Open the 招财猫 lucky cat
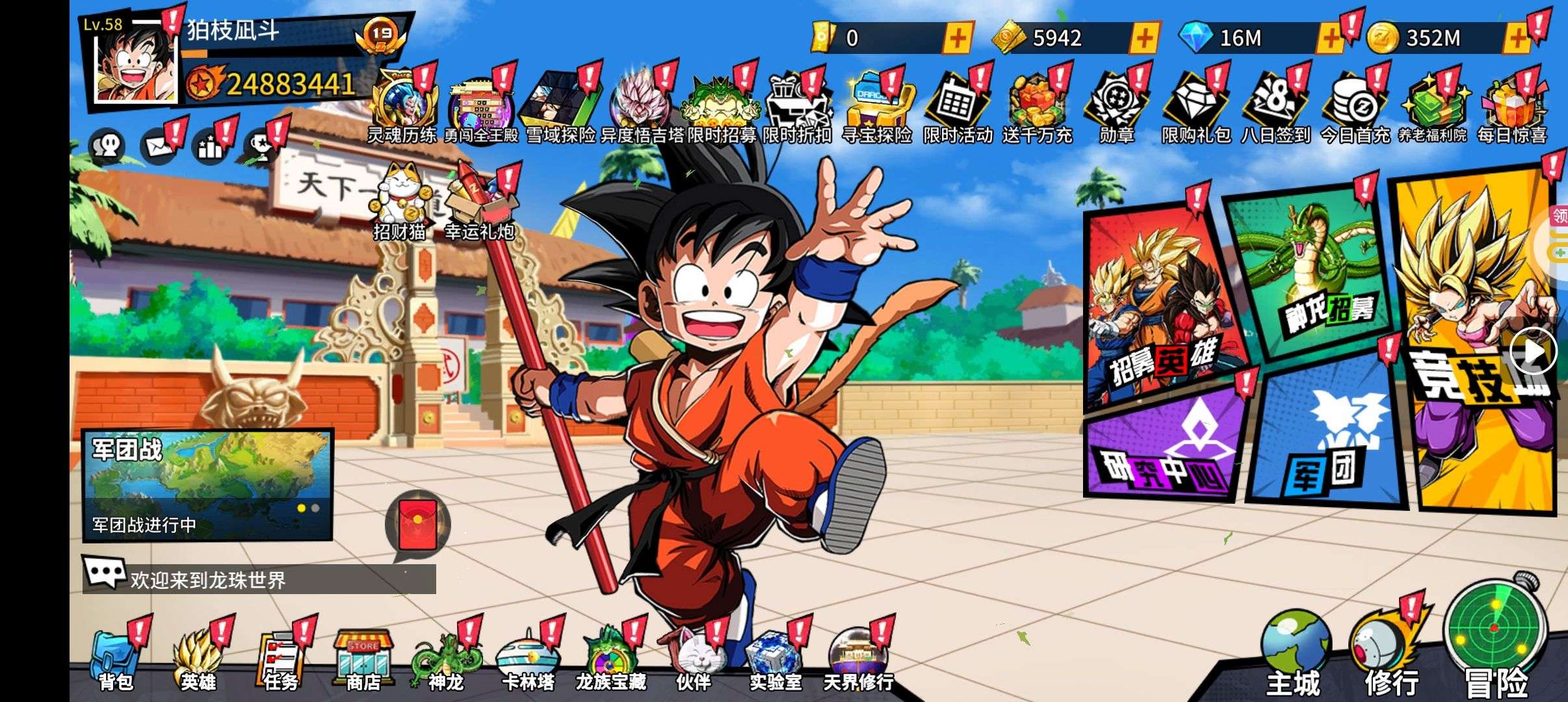The image size is (1568, 702). (399, 198)
